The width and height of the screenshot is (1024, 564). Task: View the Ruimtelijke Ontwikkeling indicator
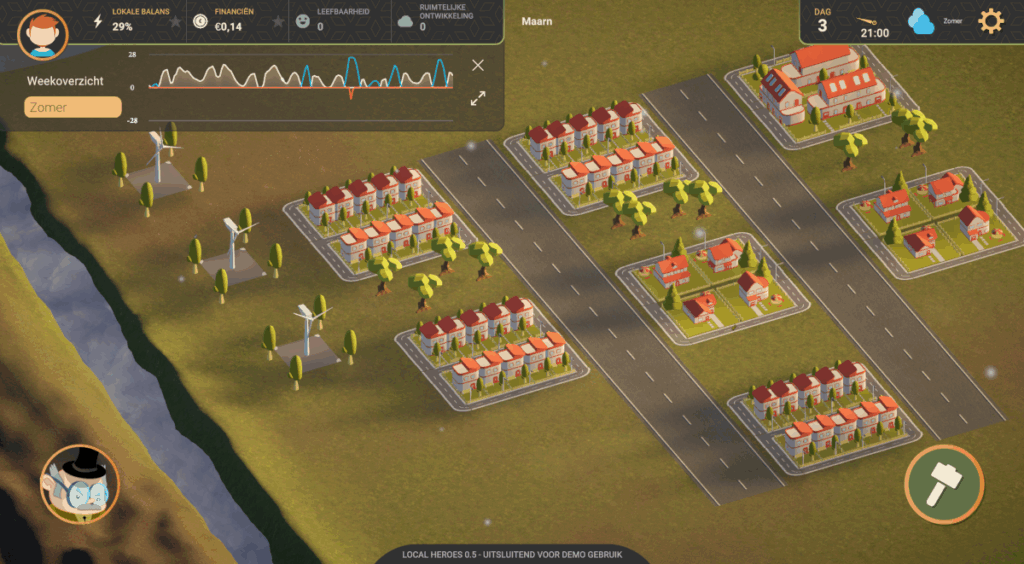click(x=440, y=21)
